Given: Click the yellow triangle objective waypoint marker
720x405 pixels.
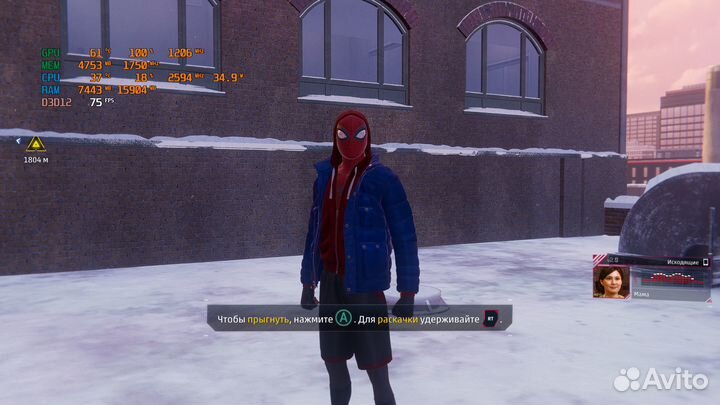Looking at the screenshot, I should pos(36,143).
